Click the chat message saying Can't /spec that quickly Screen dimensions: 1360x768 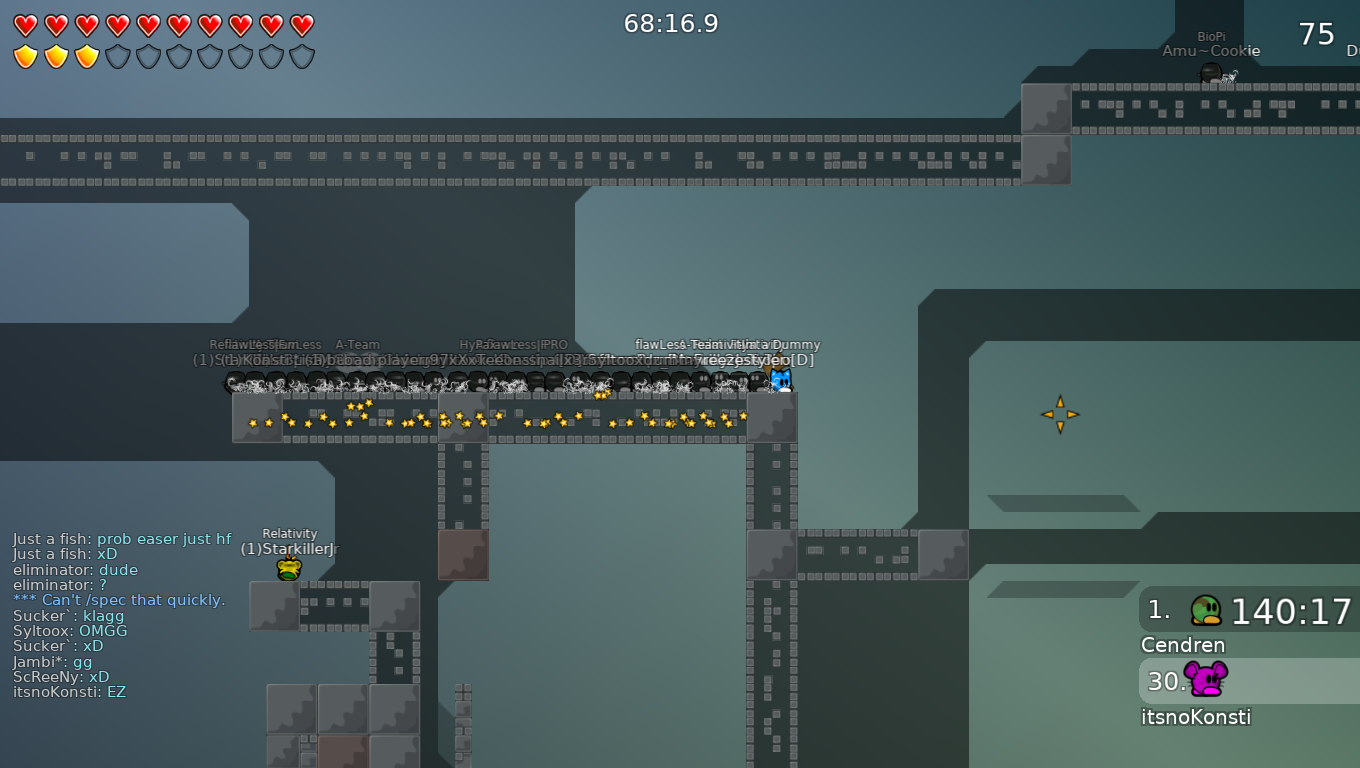120,600
